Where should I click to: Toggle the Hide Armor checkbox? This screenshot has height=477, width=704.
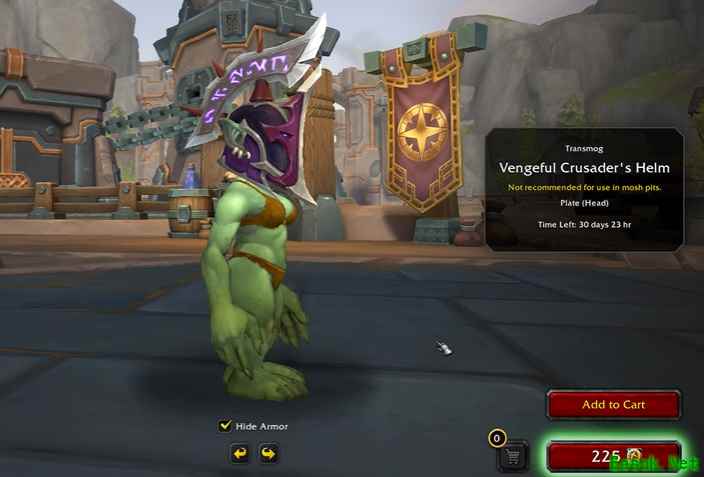point(225,426)
